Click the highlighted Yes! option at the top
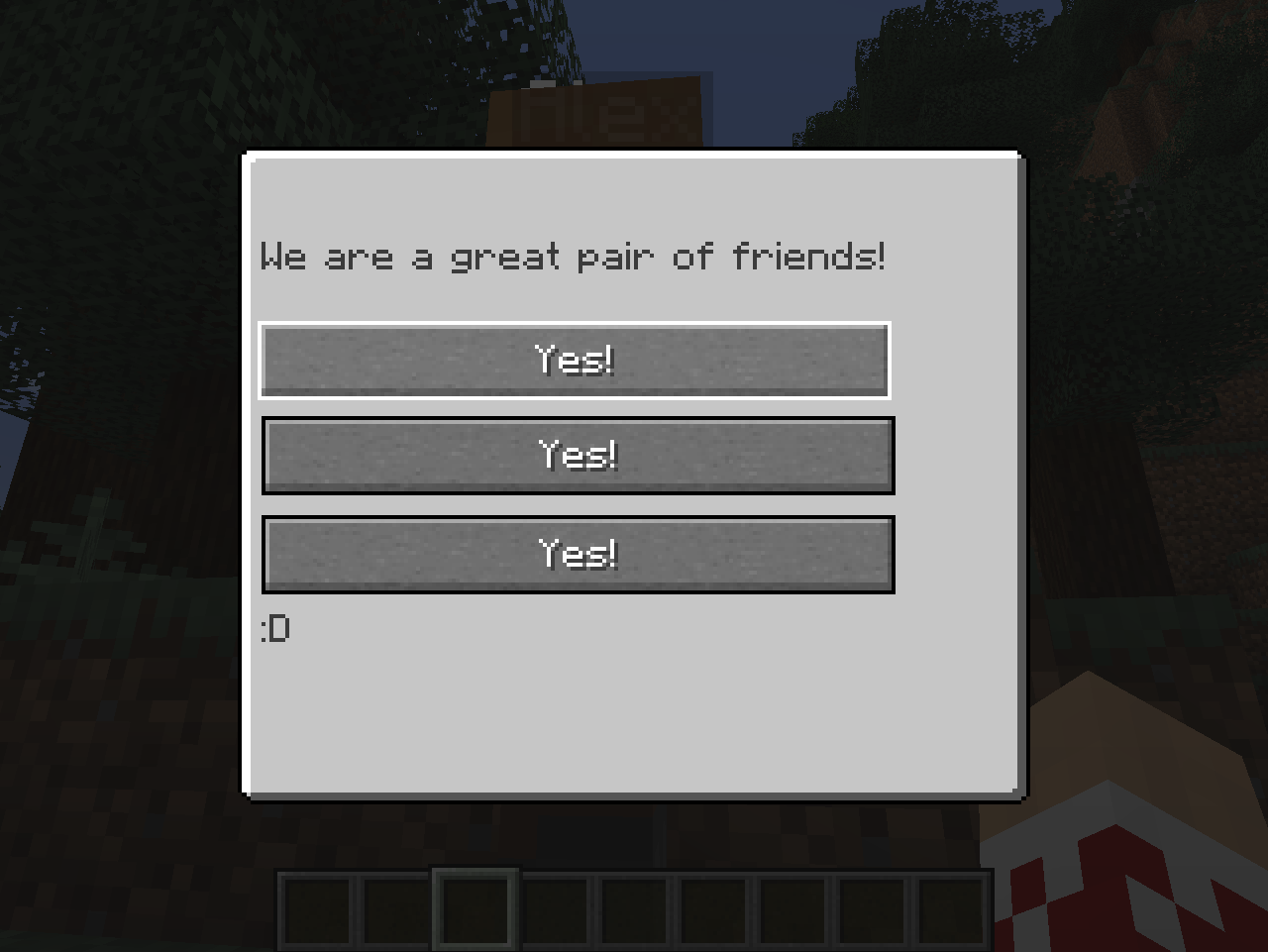The height and width of the screenshot is (952, 1268). [575, 361]
